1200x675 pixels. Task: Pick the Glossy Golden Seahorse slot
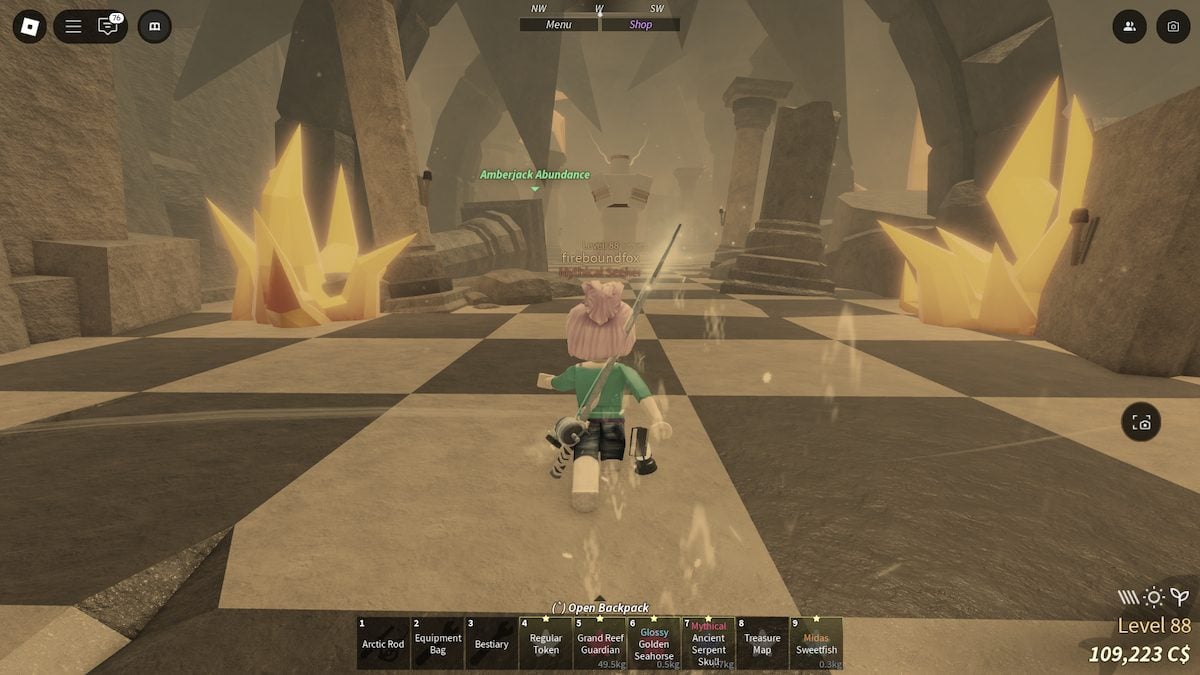tap(654, 643)
